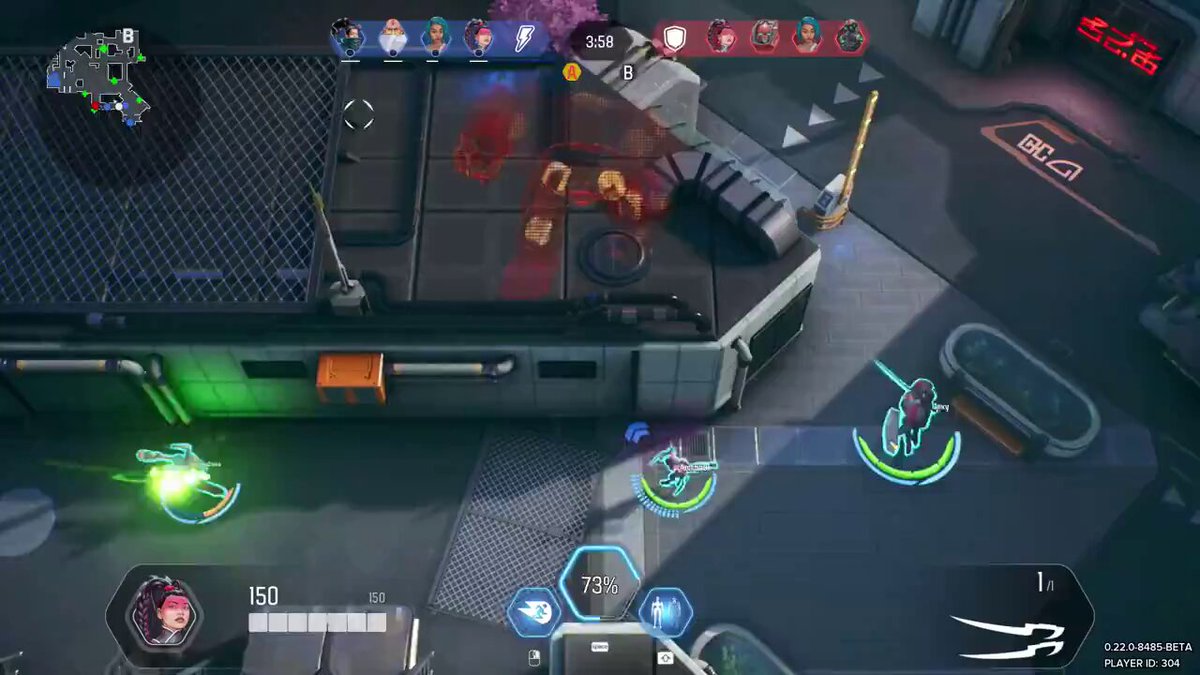The width and height of the screenshot is (1200, 675).
Task: Click the blue team lightning bolt icon
Action: 524,38
